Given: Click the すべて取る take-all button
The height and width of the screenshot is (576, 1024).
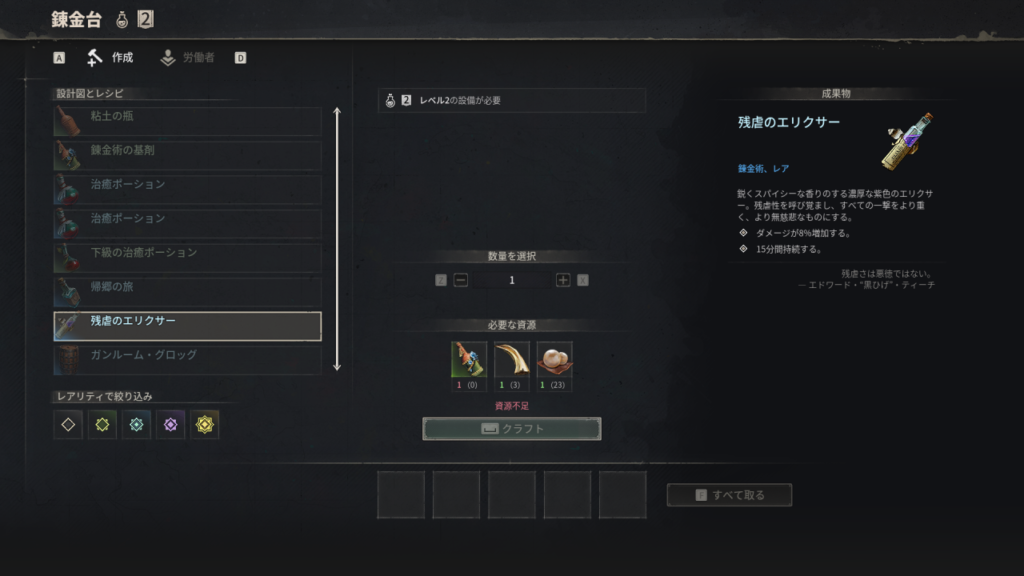Looking at the screenshot, I should [729, 495].
